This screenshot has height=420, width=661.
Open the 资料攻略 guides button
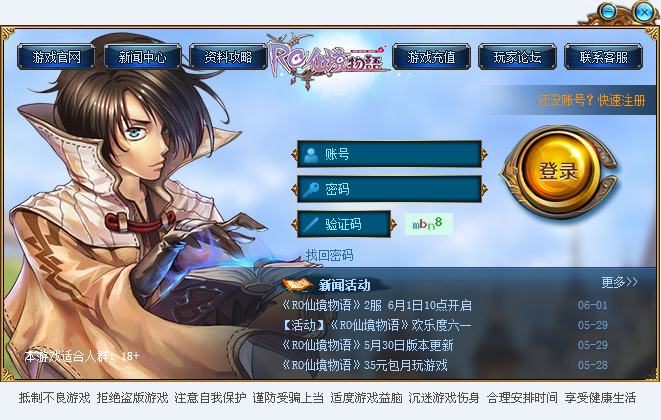pos(228,57)
